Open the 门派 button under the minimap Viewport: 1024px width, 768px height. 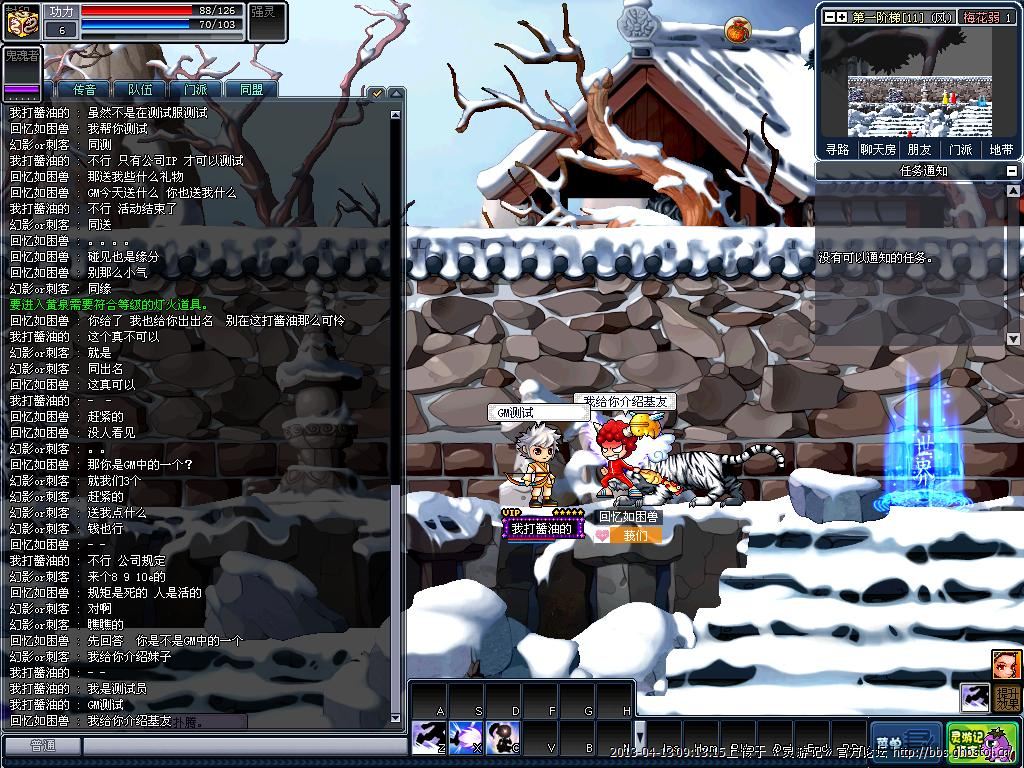[x=960, y=150]
